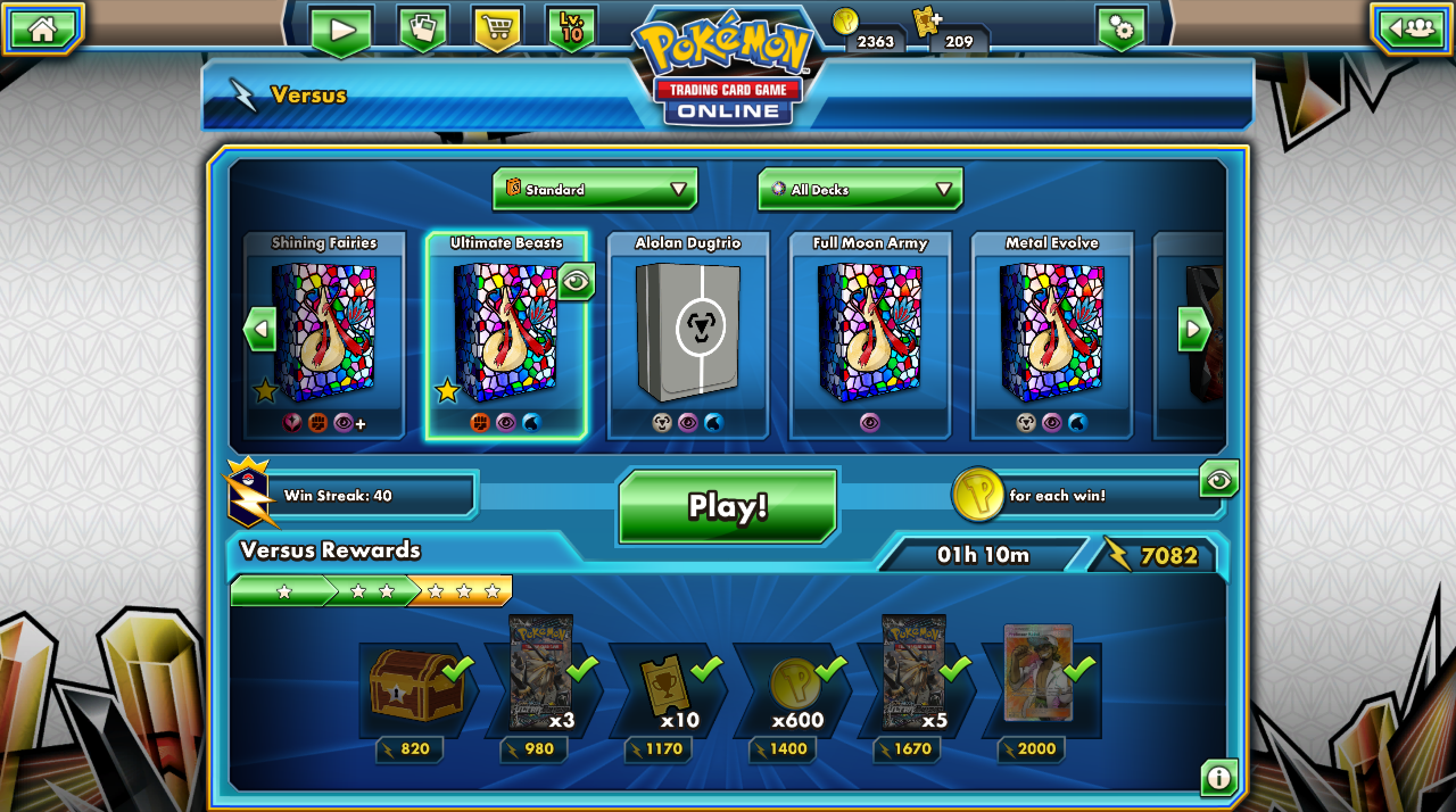
Task: Open the All Decks dropdown
Action: [x=859, y=189]
